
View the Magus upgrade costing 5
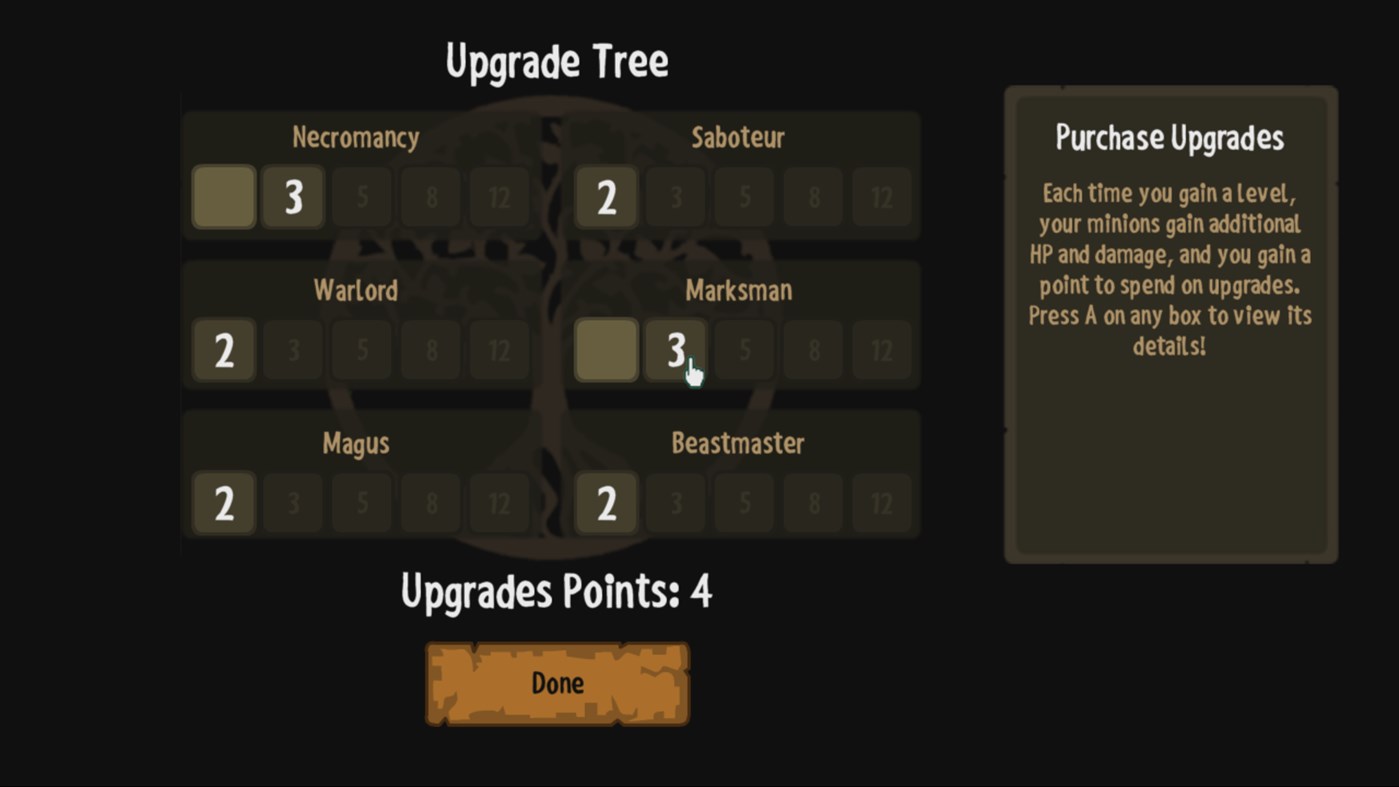(361, 503)
